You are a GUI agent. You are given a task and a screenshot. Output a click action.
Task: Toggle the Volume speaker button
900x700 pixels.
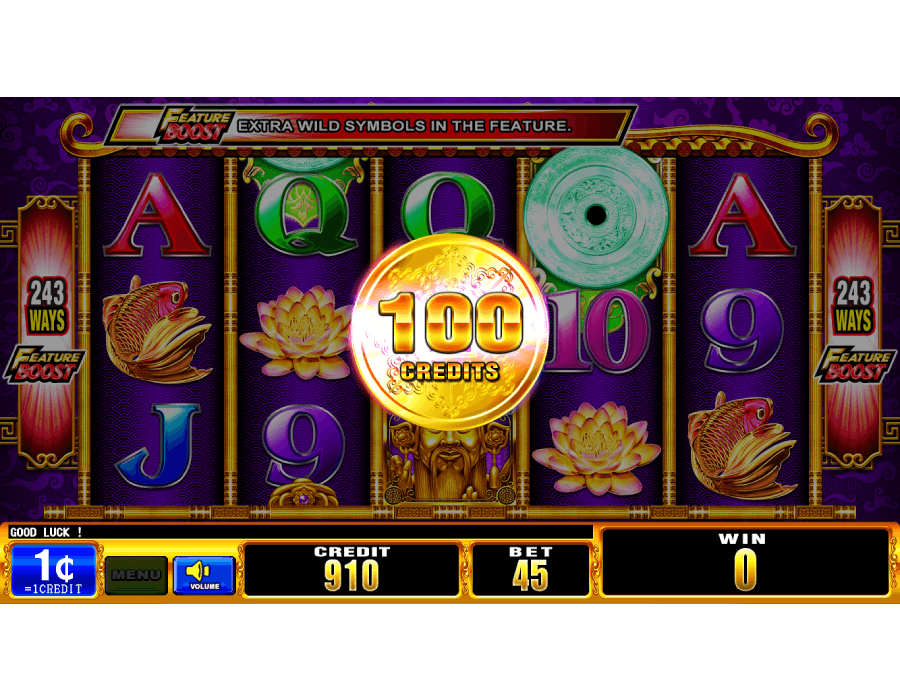click(x=204, y=575)
